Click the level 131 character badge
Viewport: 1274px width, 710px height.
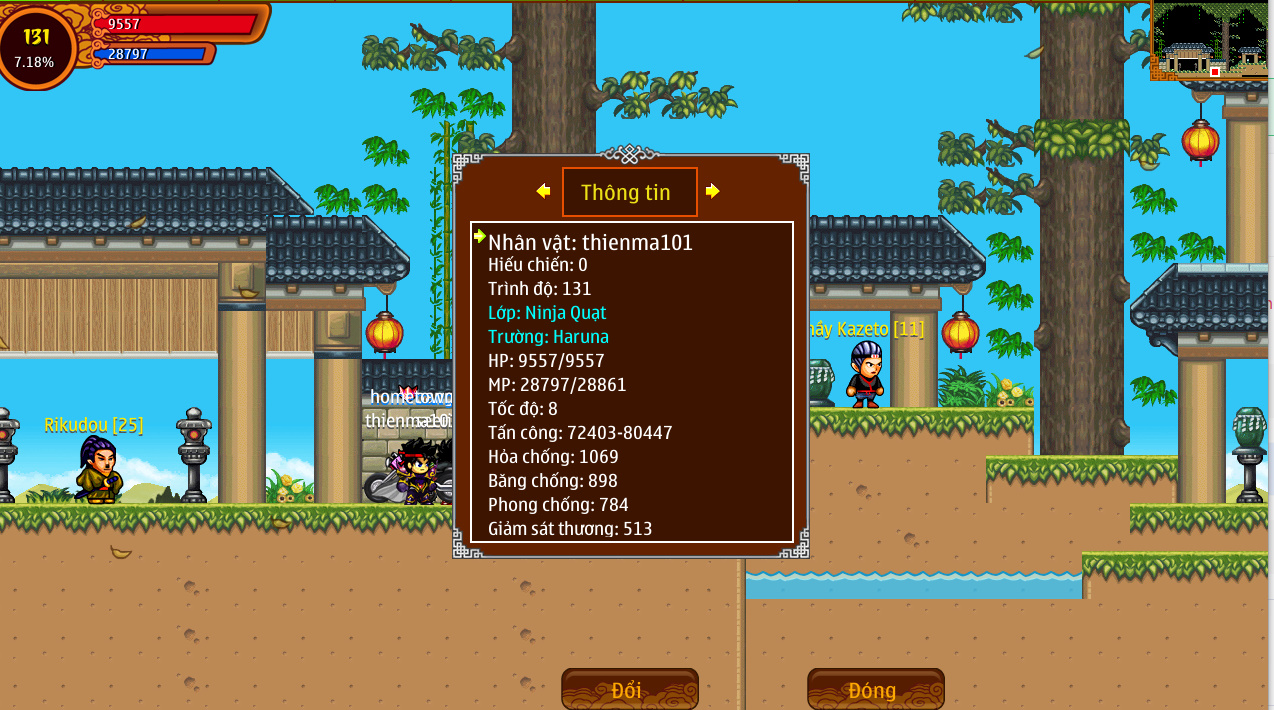click(36, 46)
